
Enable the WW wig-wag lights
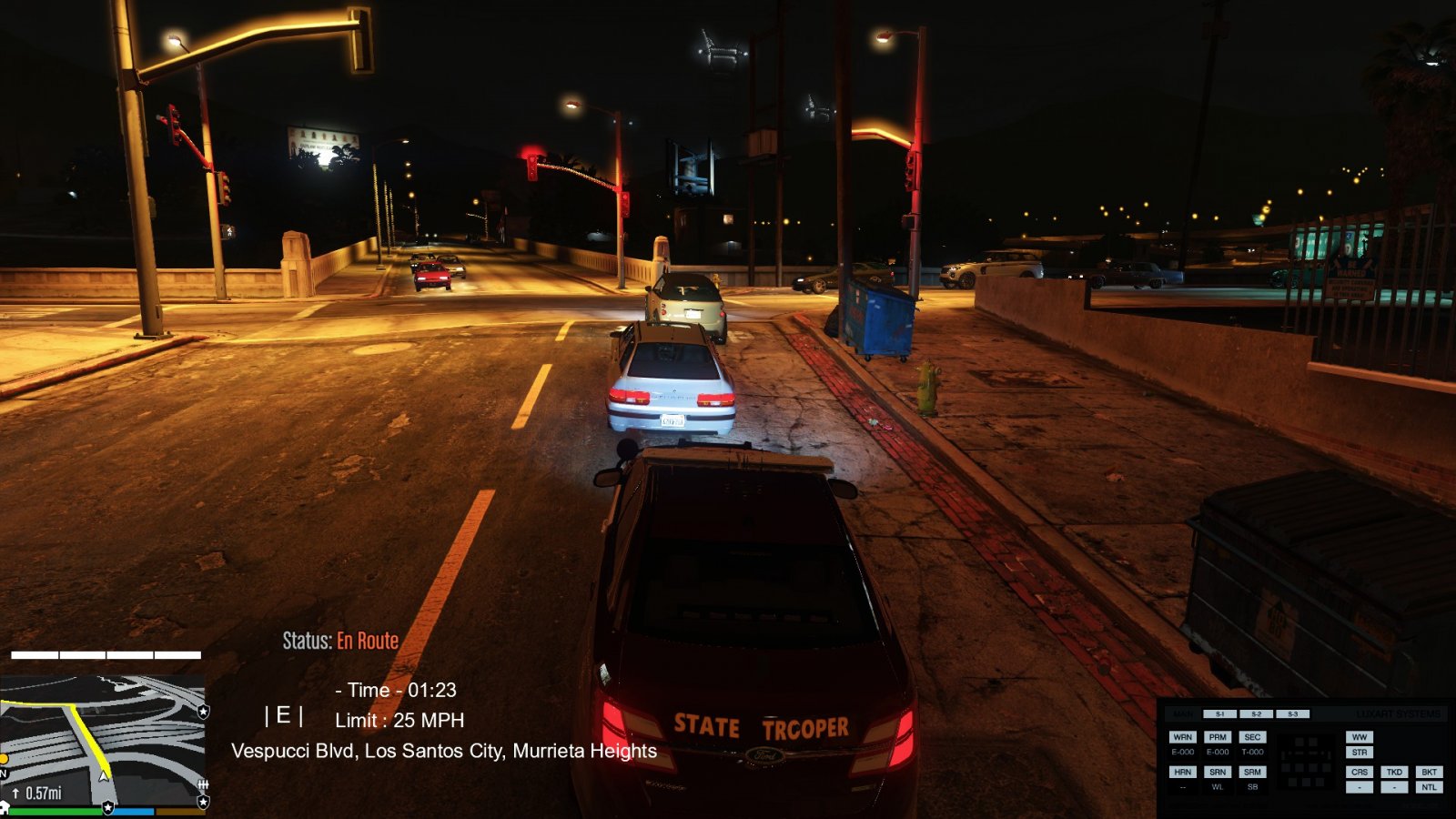(x=1360, y=737)
